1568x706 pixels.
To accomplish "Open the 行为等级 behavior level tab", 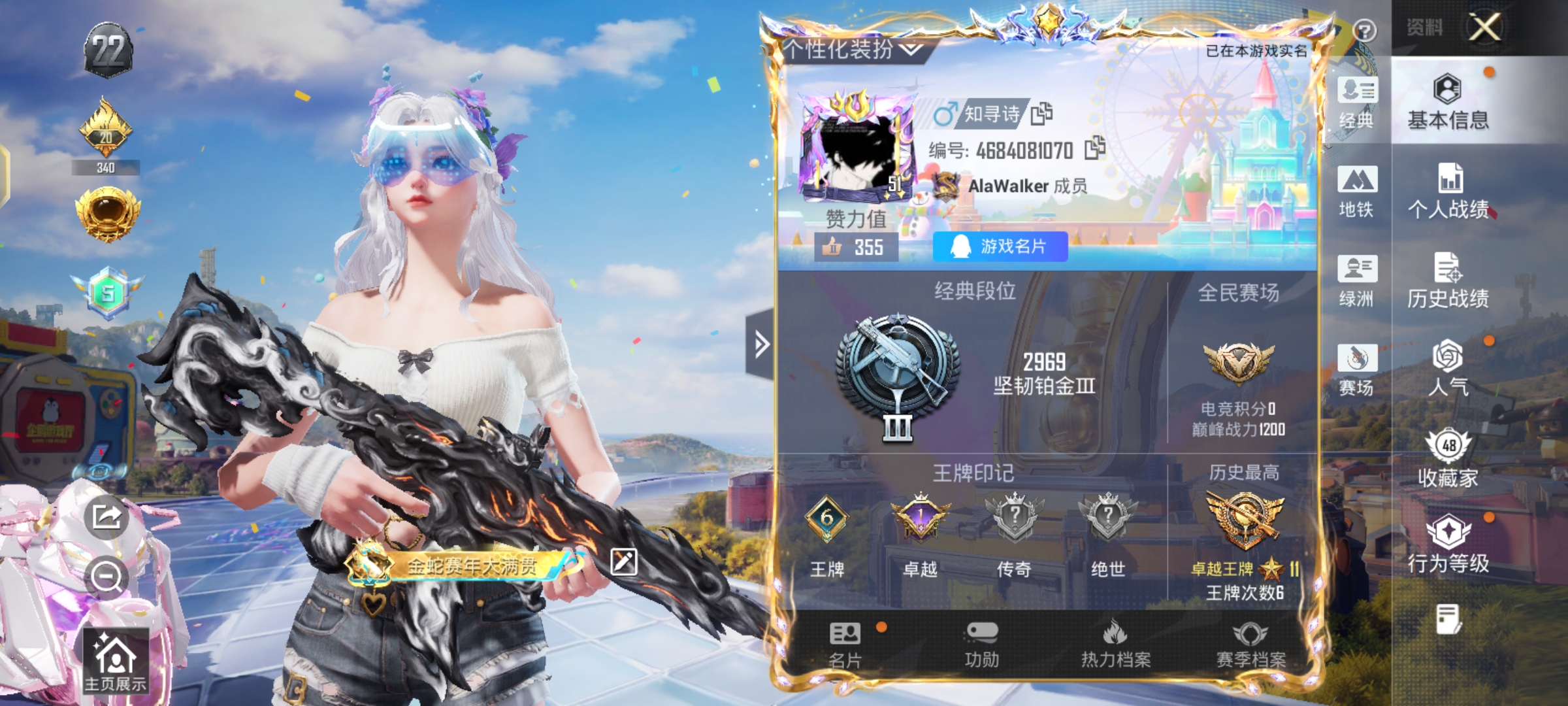I will click(x=1448, y=544).
